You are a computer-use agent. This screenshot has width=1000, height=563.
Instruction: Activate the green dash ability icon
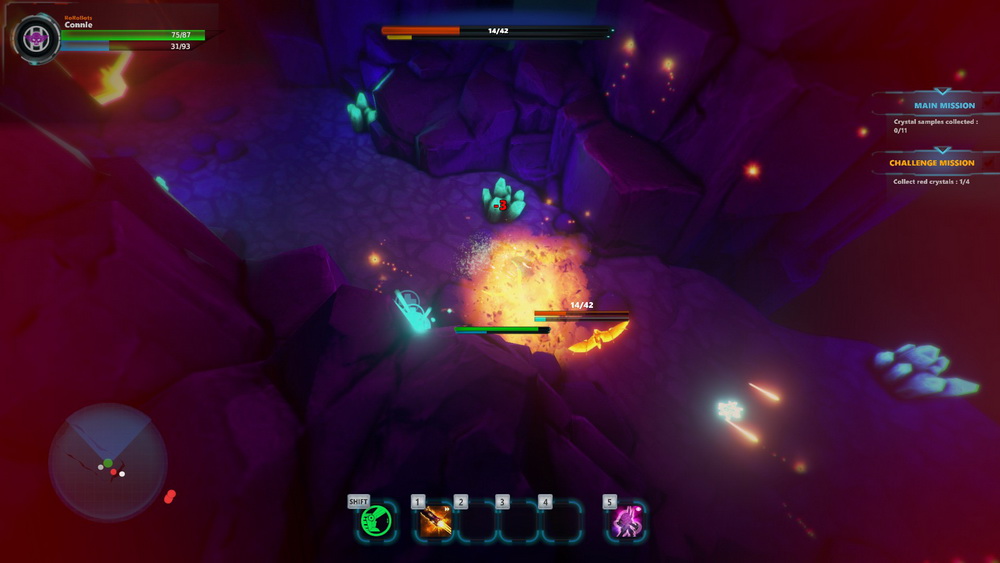click(377, 521)
